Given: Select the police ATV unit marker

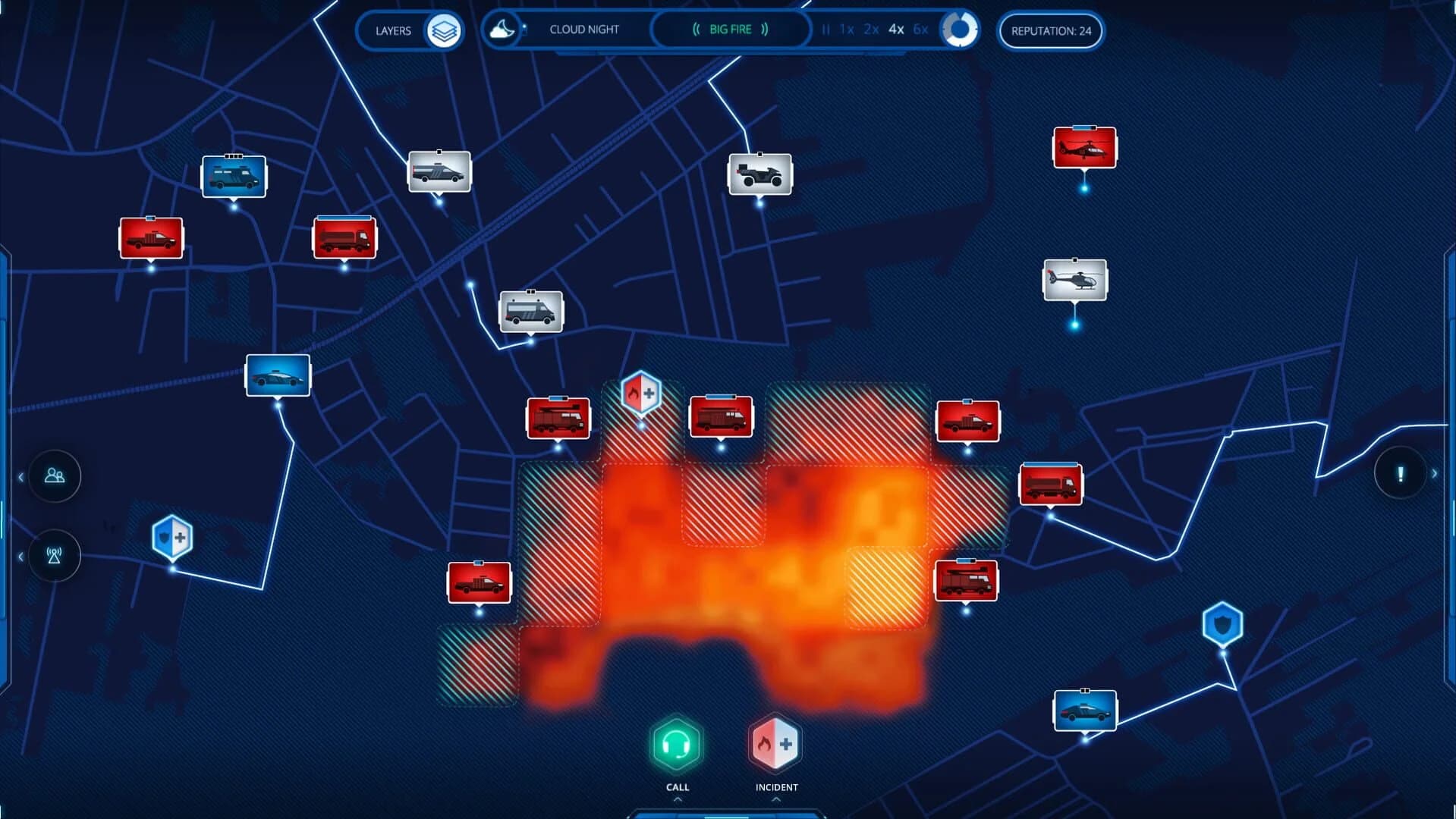Looking at the screenshot, I should point(760,173).
